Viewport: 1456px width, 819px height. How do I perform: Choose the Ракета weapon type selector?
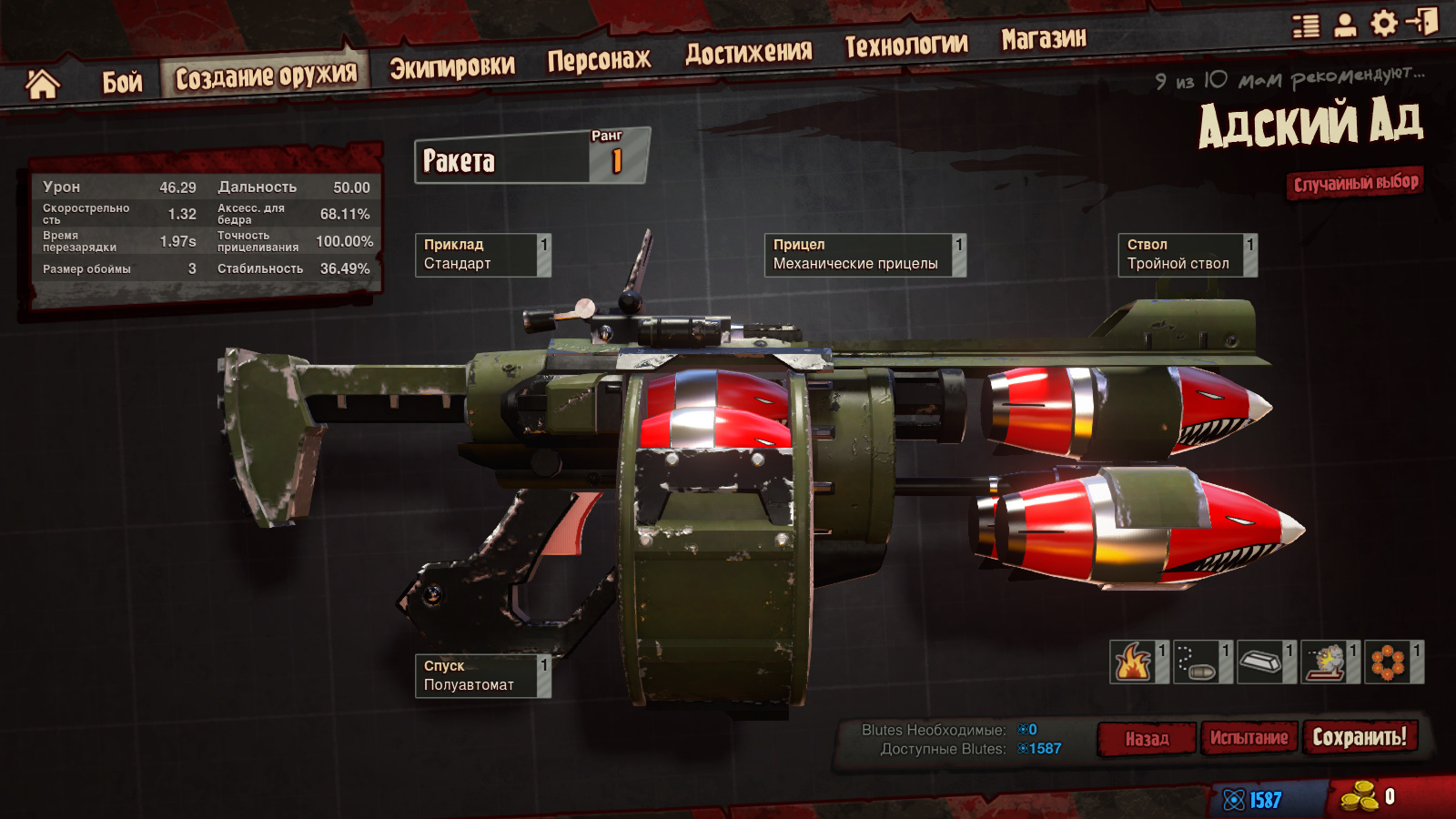coord(531,160)
